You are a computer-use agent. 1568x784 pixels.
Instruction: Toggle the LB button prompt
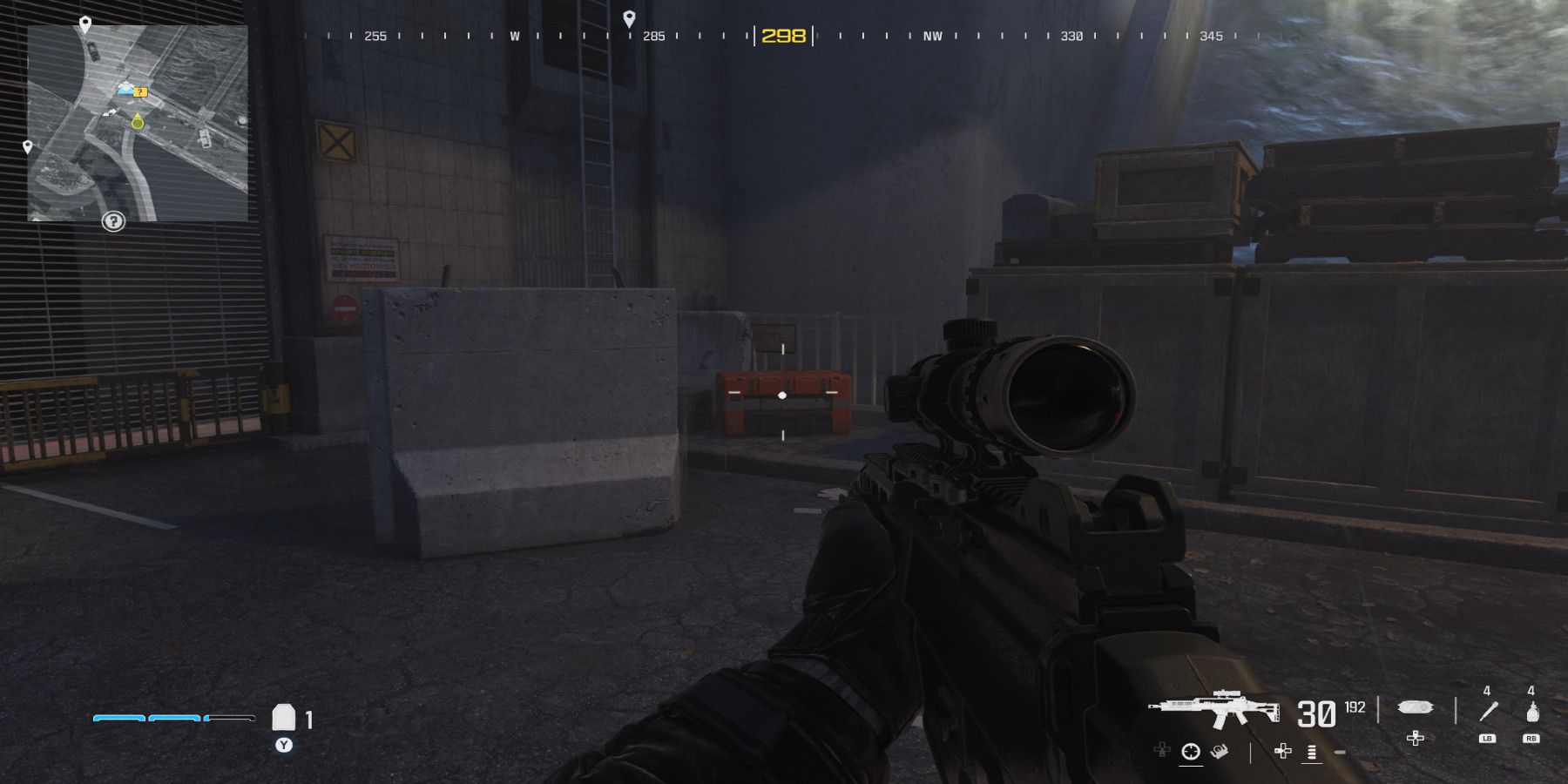1487,739
